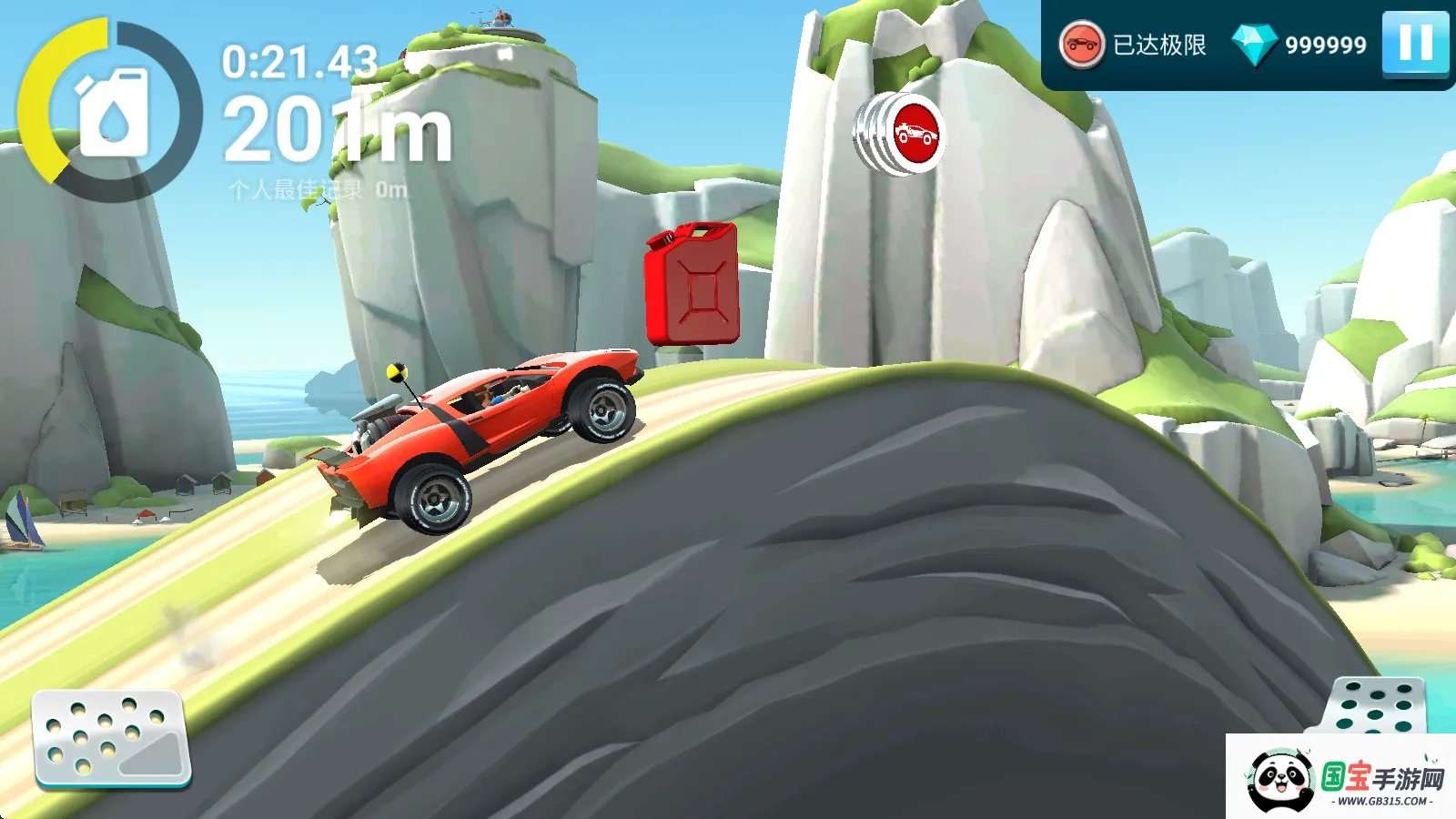
Task: Tap the brake pedal
Action: point(110,739)
